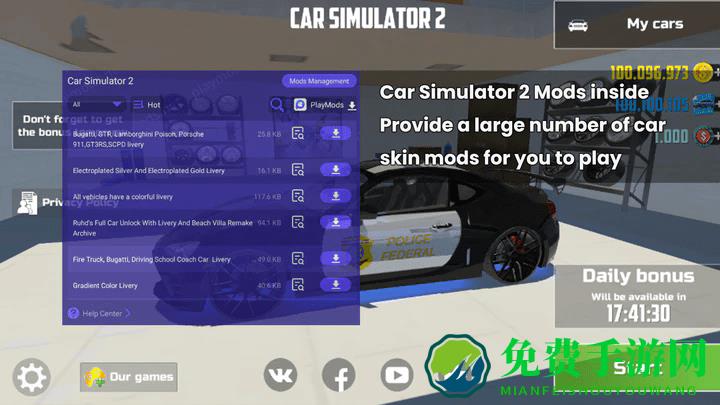Viewport: 720px width, 405px height.
Task: Expand the All filter dropdown
Action: 96,104
